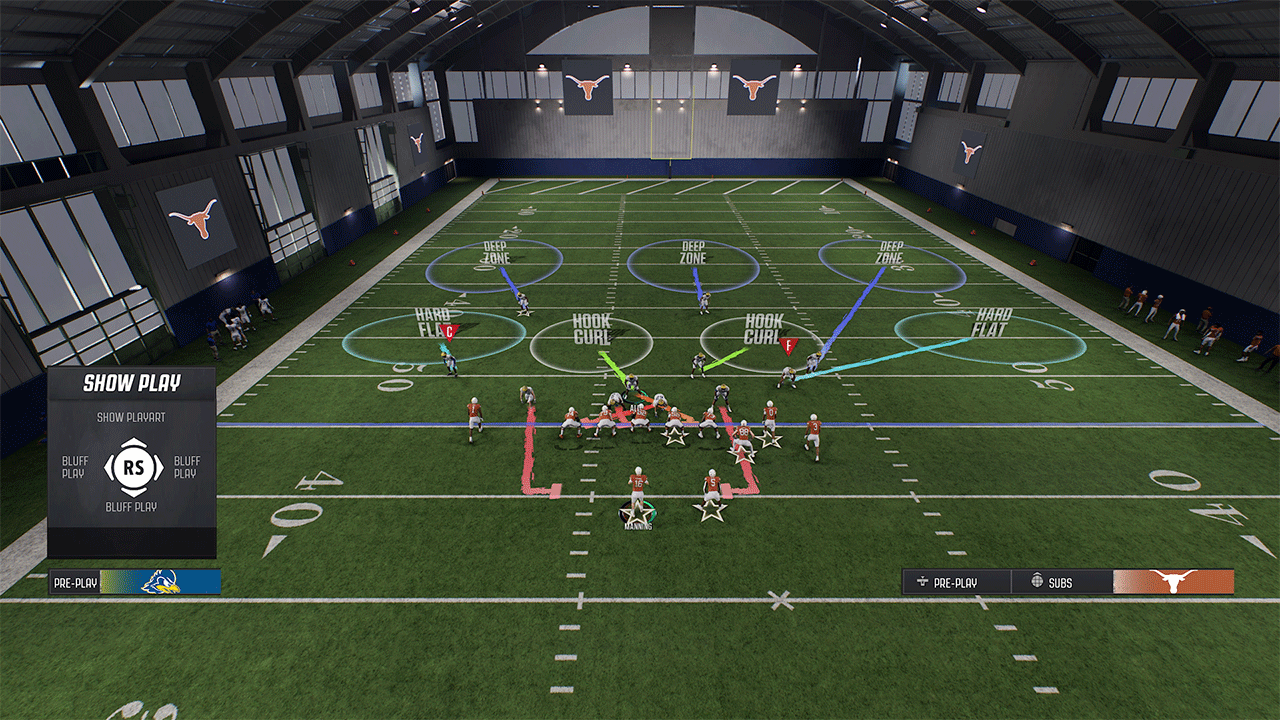
Task: Click the Show Play panel header
Action: click(131, 383)
